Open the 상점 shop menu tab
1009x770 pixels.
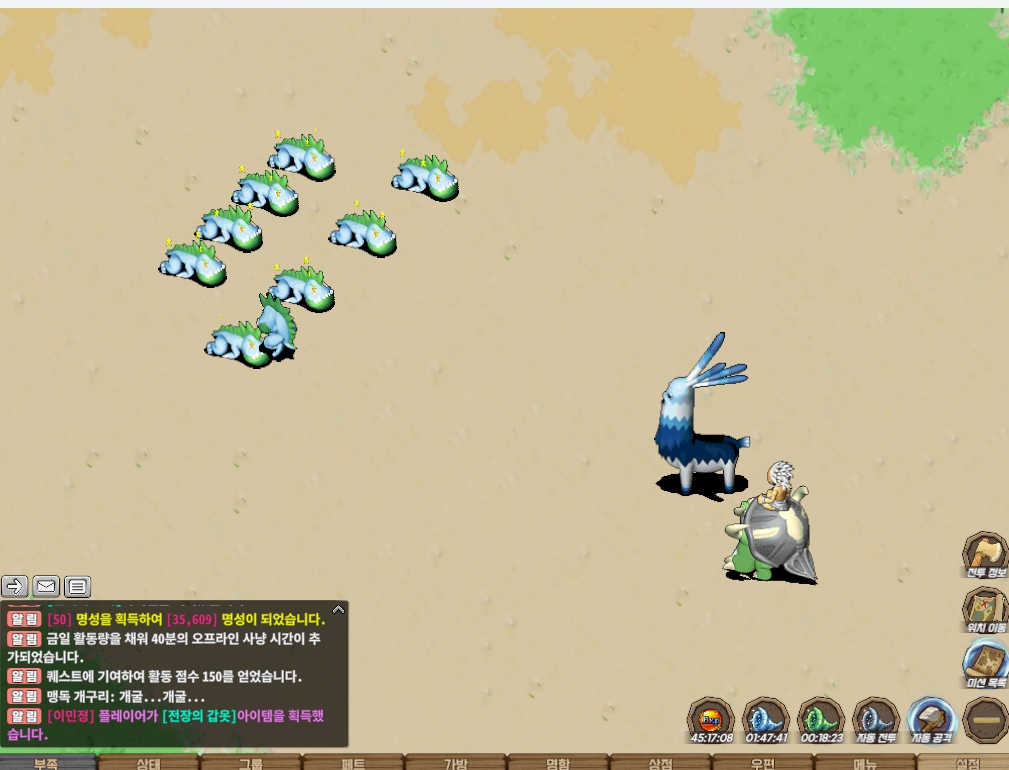[660, 763]
